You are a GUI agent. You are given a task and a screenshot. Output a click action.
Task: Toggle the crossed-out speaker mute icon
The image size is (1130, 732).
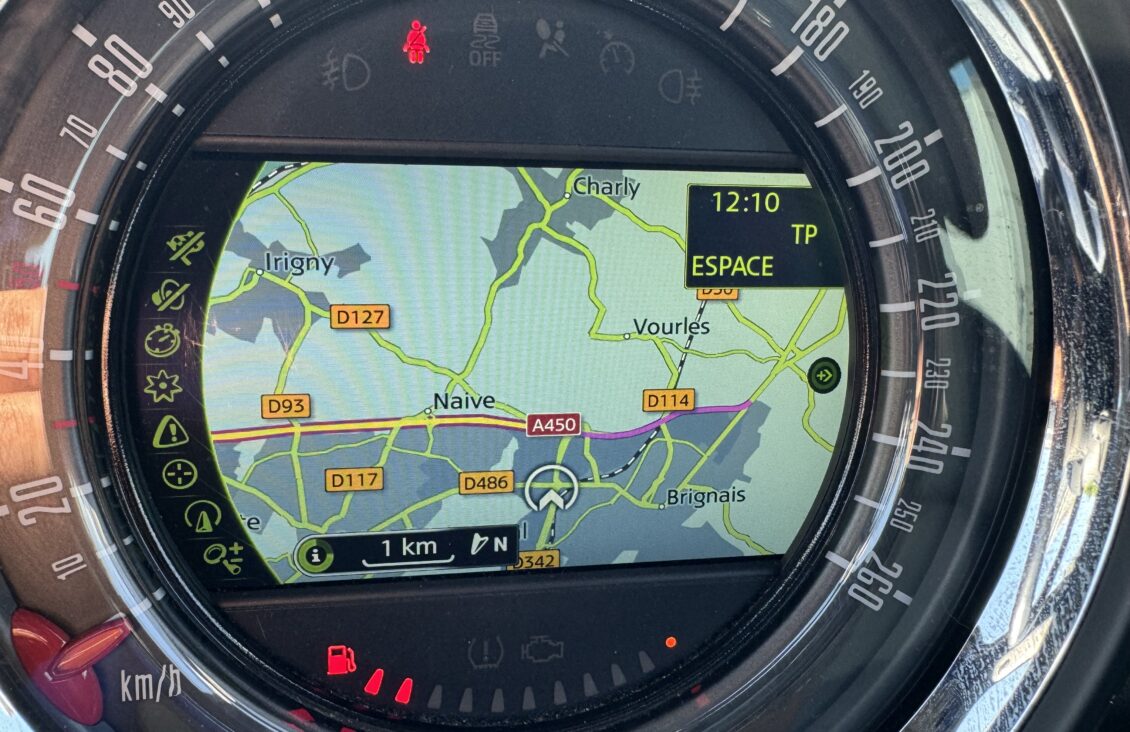click(x=171, y=295)
